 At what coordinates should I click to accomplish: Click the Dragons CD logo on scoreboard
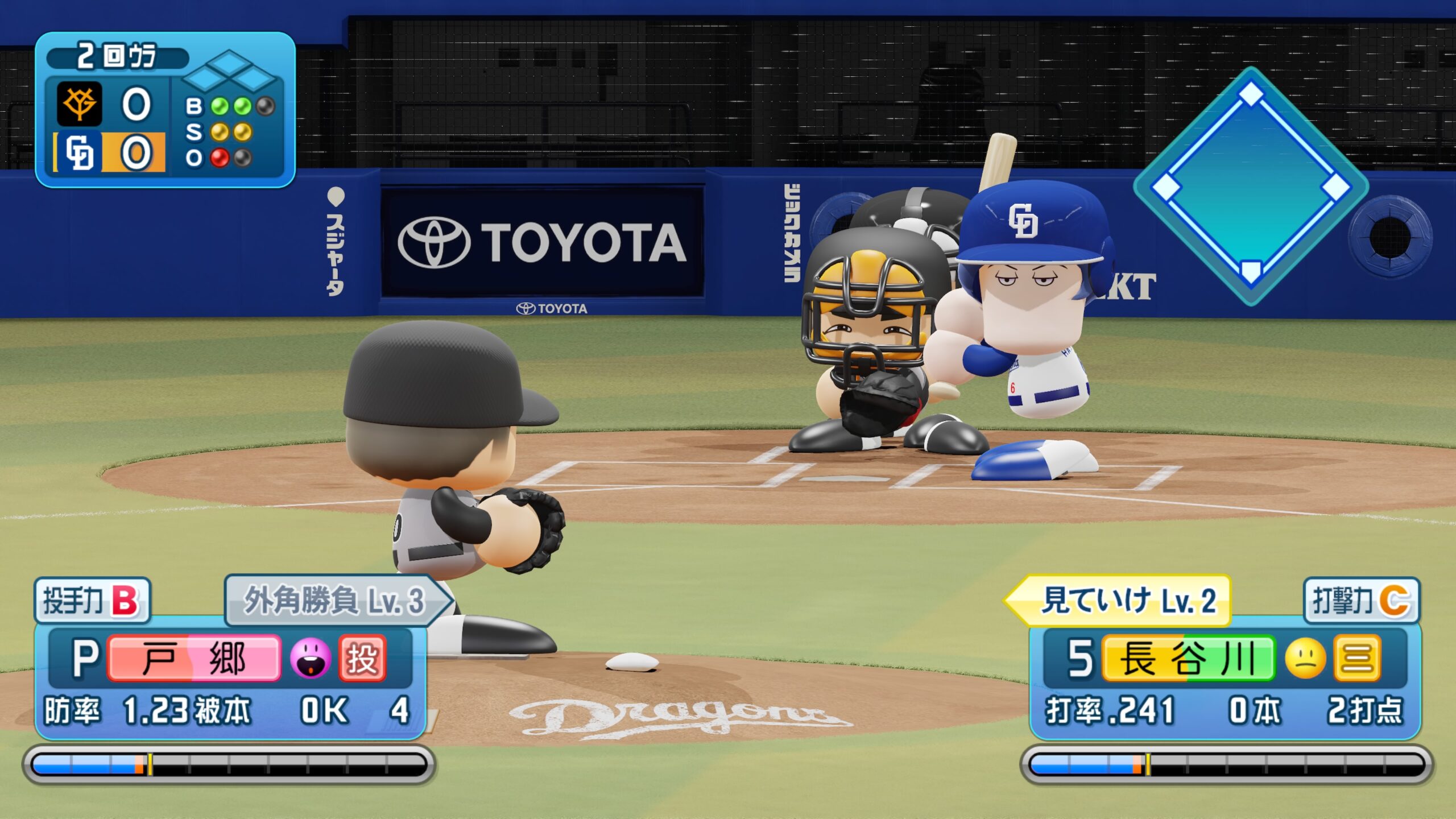pyautogui.click(x=79, y=152)
